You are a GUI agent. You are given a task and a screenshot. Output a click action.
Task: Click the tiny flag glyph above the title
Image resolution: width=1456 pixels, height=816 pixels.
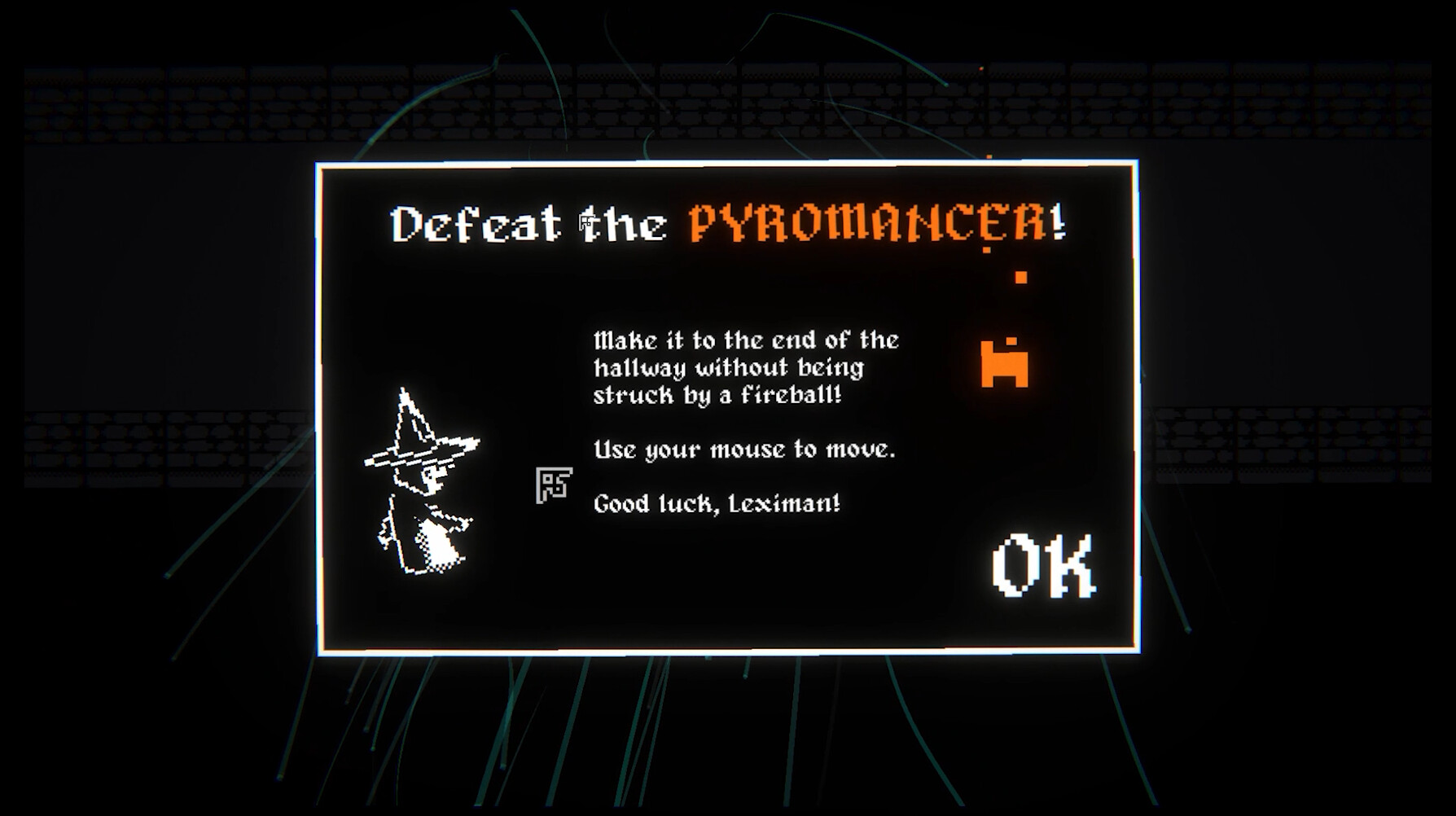point(585,222)
